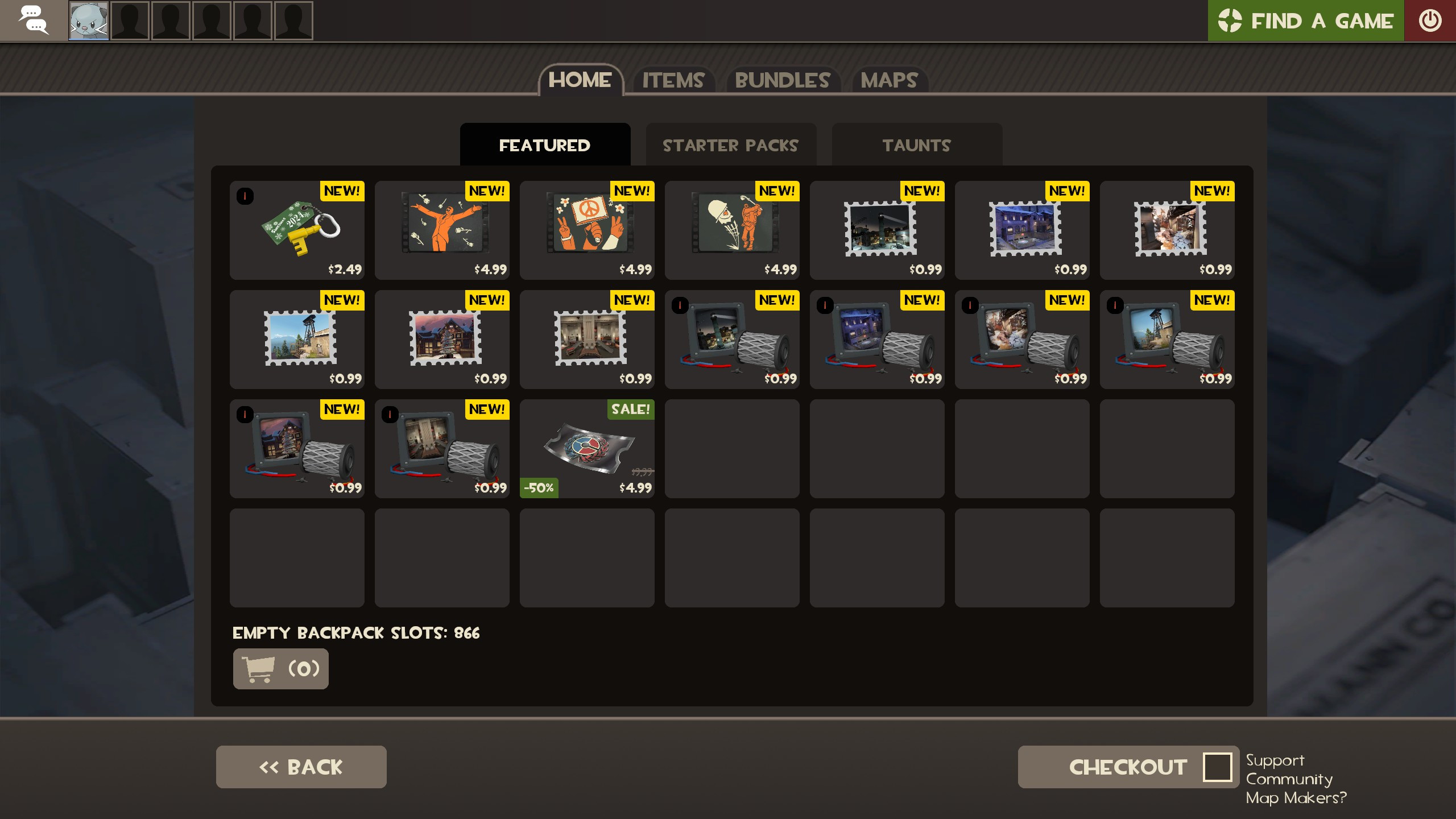This screenshot has width=1456, height=819.
Task: View the TAUNTS section
Action: [916, 145]
